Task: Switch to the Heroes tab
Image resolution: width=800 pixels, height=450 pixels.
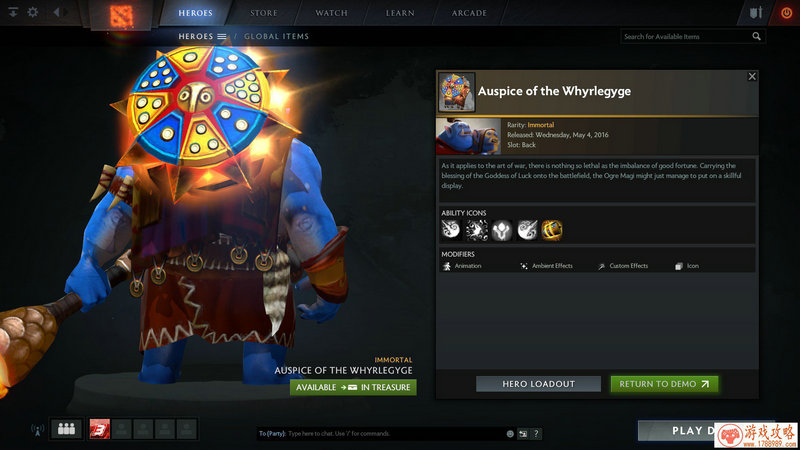Action: tap(195, 13)
